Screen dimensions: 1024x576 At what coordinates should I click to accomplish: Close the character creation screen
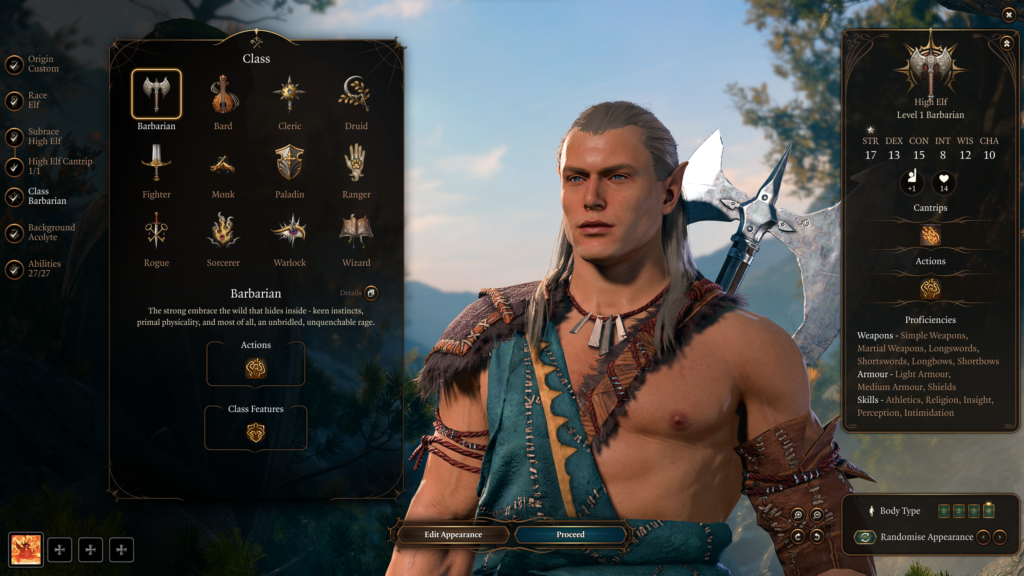(x=1007, y=14)
